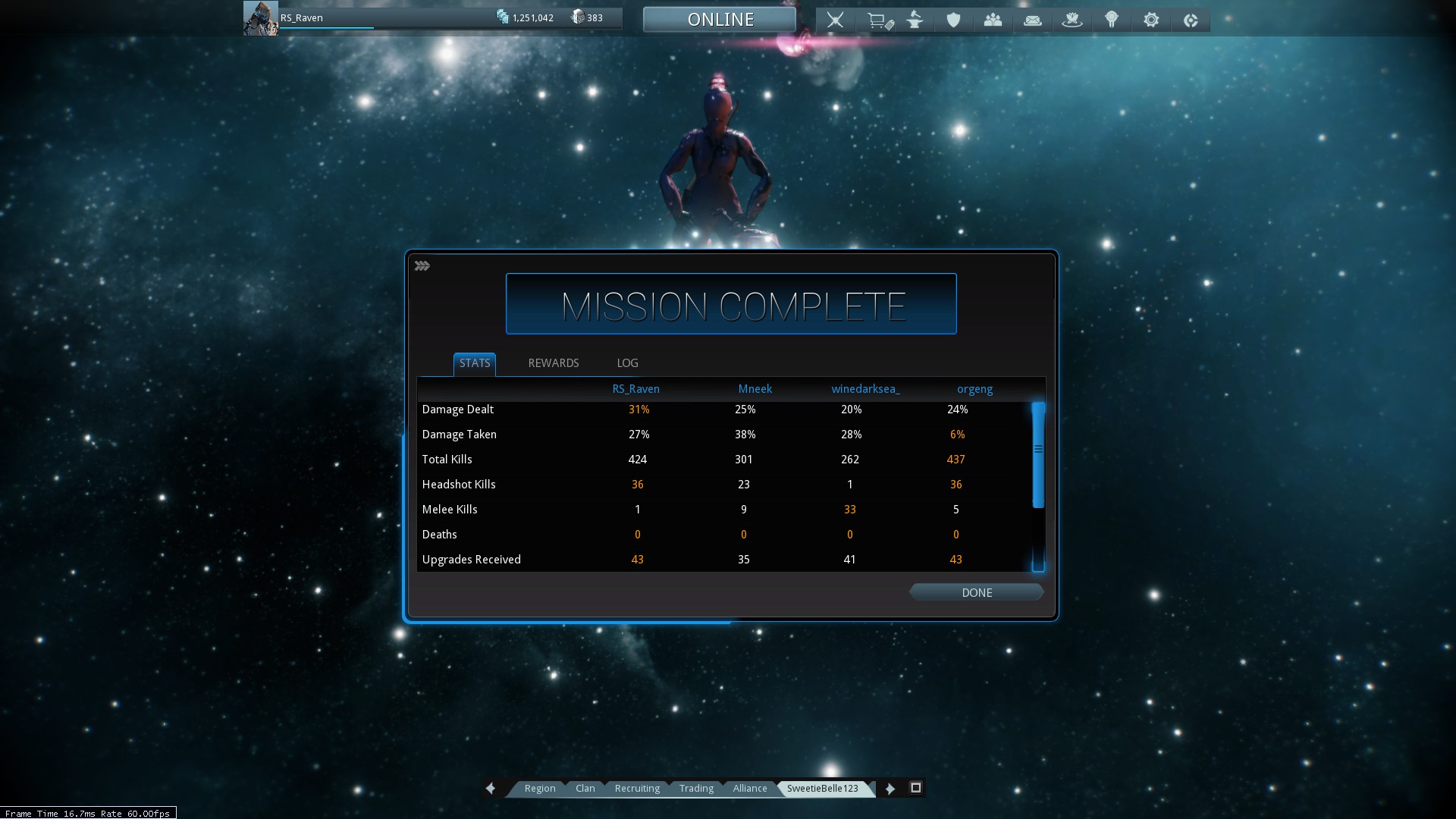Open the Trading chat tab
This screenshot has width=1456, height=819.
click(x=696, y=789)
